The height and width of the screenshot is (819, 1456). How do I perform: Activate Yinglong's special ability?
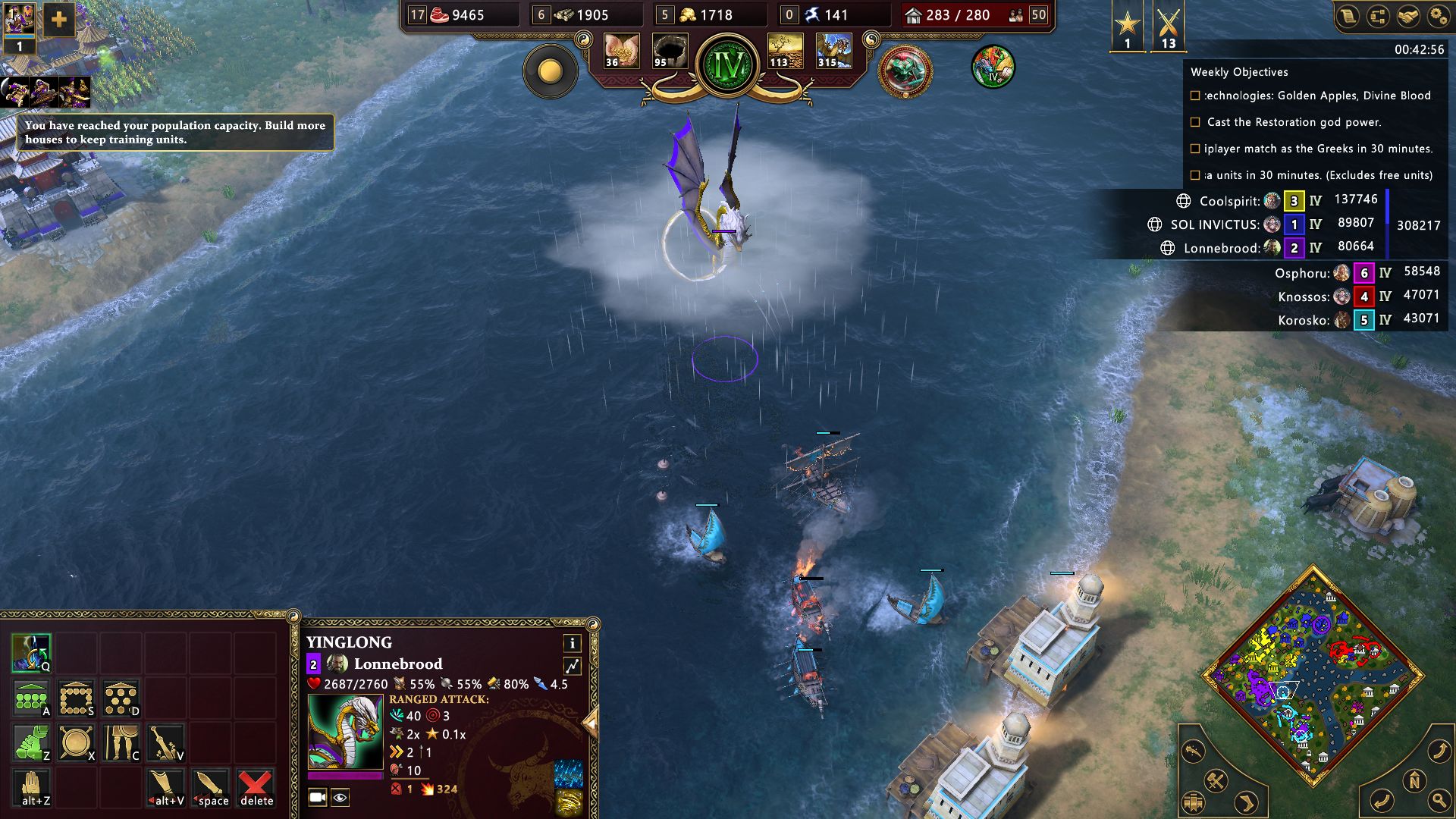[31, 653]
